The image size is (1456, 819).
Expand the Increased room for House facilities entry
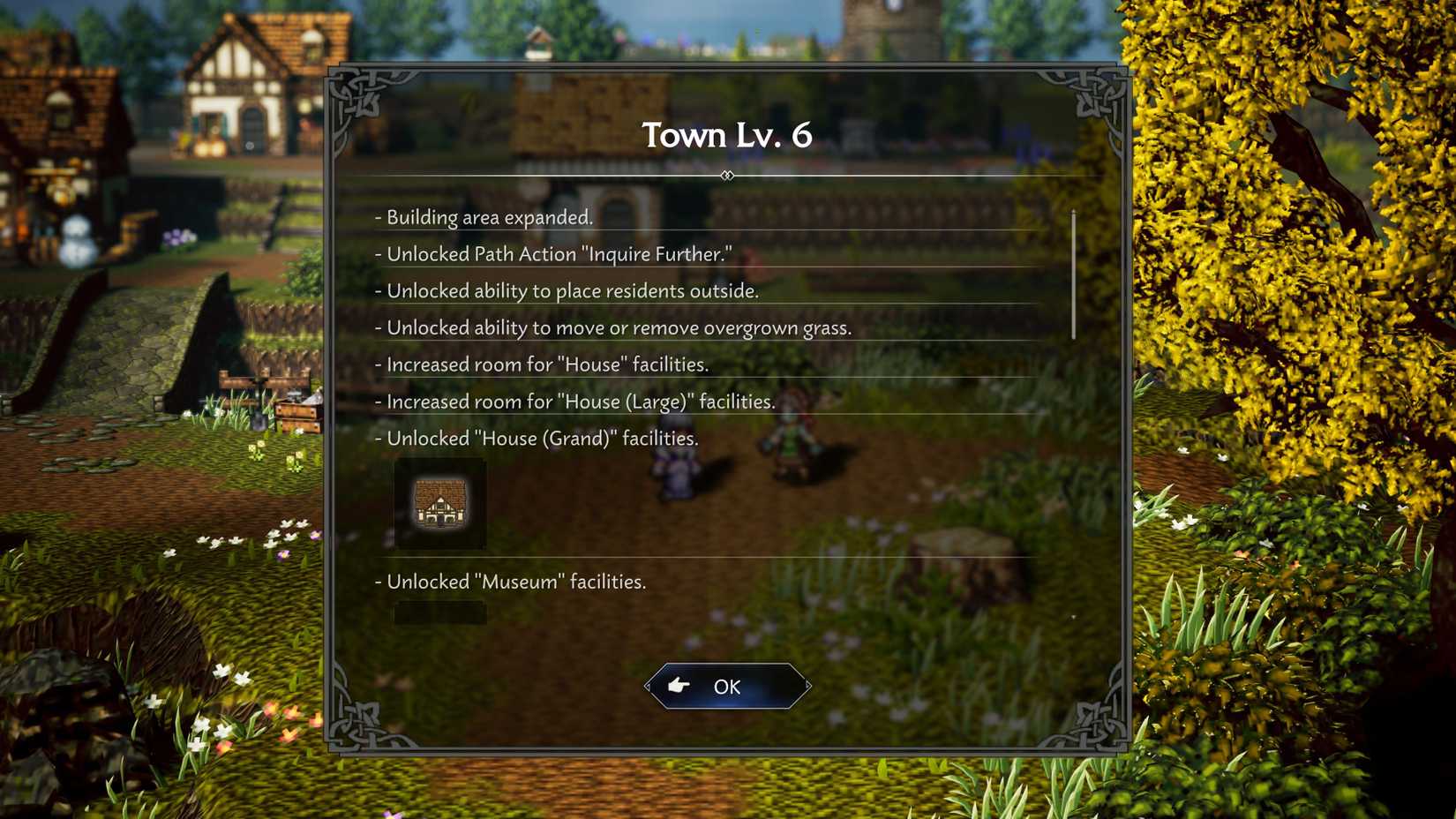click(x=543, y=364)
